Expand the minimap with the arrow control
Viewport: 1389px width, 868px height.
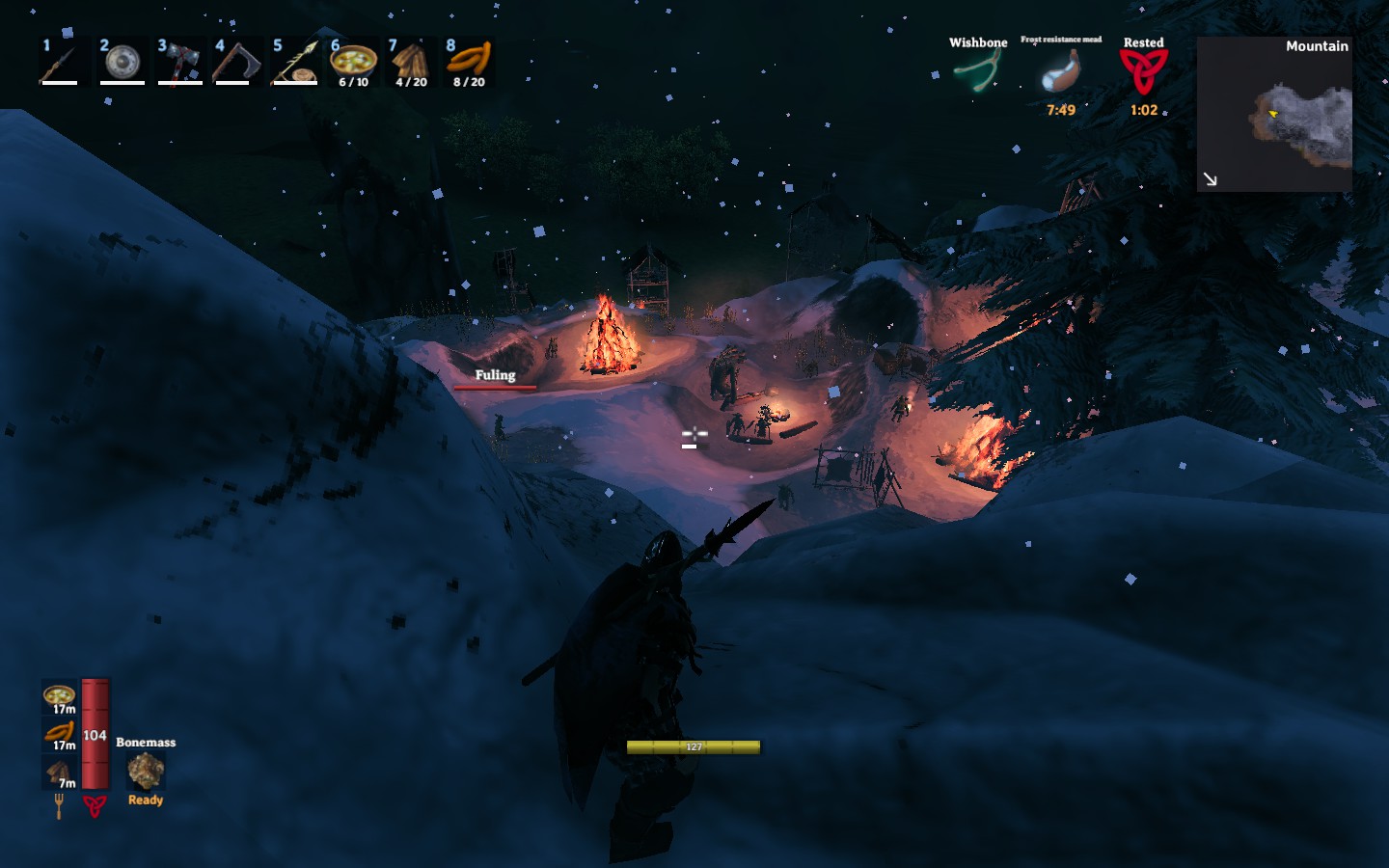[x=1211, y=178]
